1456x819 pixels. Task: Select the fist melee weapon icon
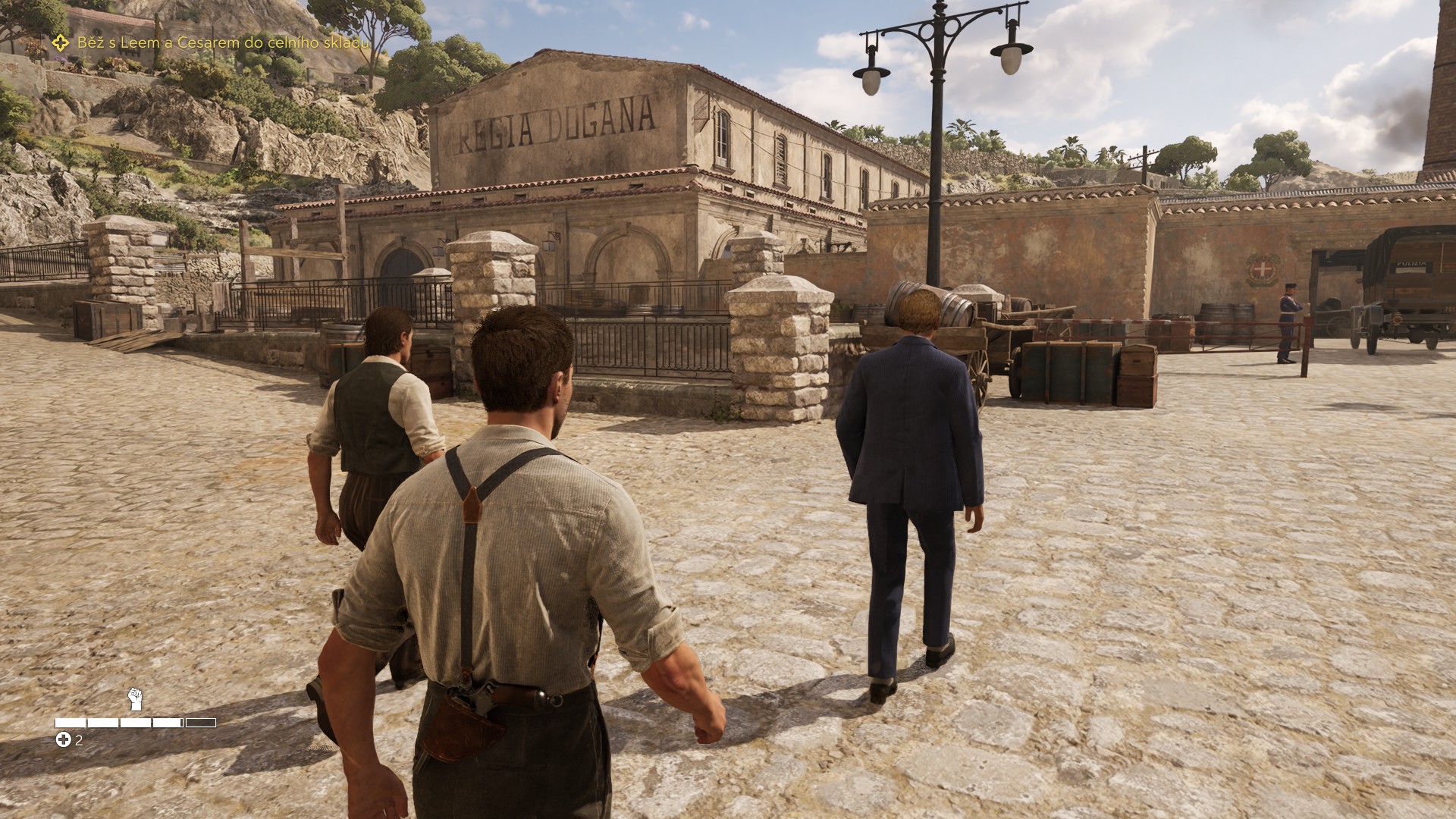[135, 698]
